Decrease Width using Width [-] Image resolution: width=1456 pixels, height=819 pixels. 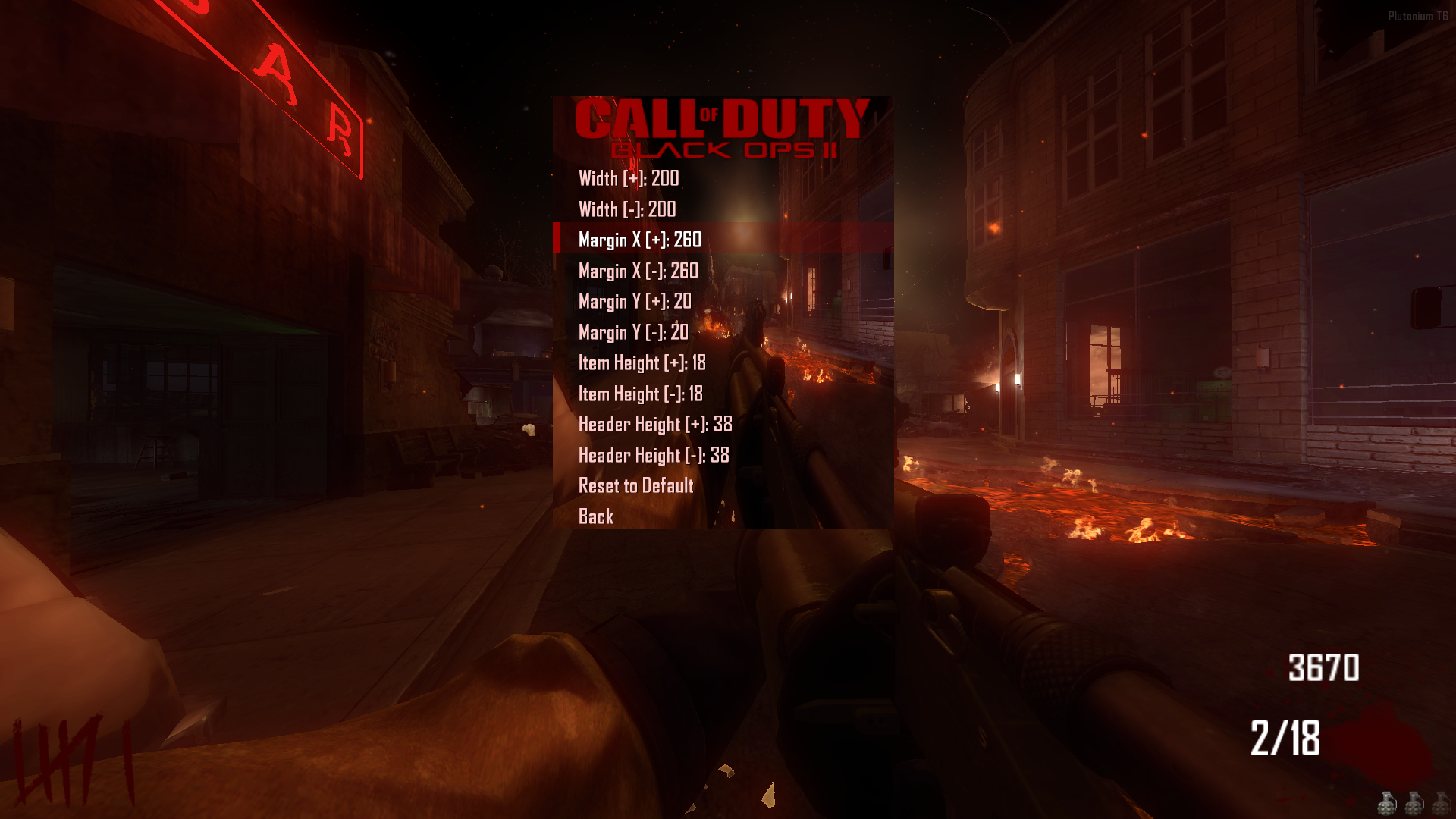tap(626, 210)
